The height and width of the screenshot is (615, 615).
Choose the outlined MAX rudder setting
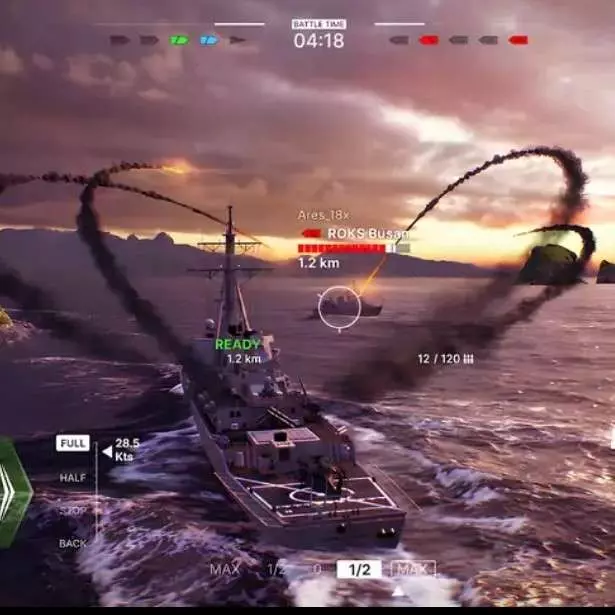413,569
